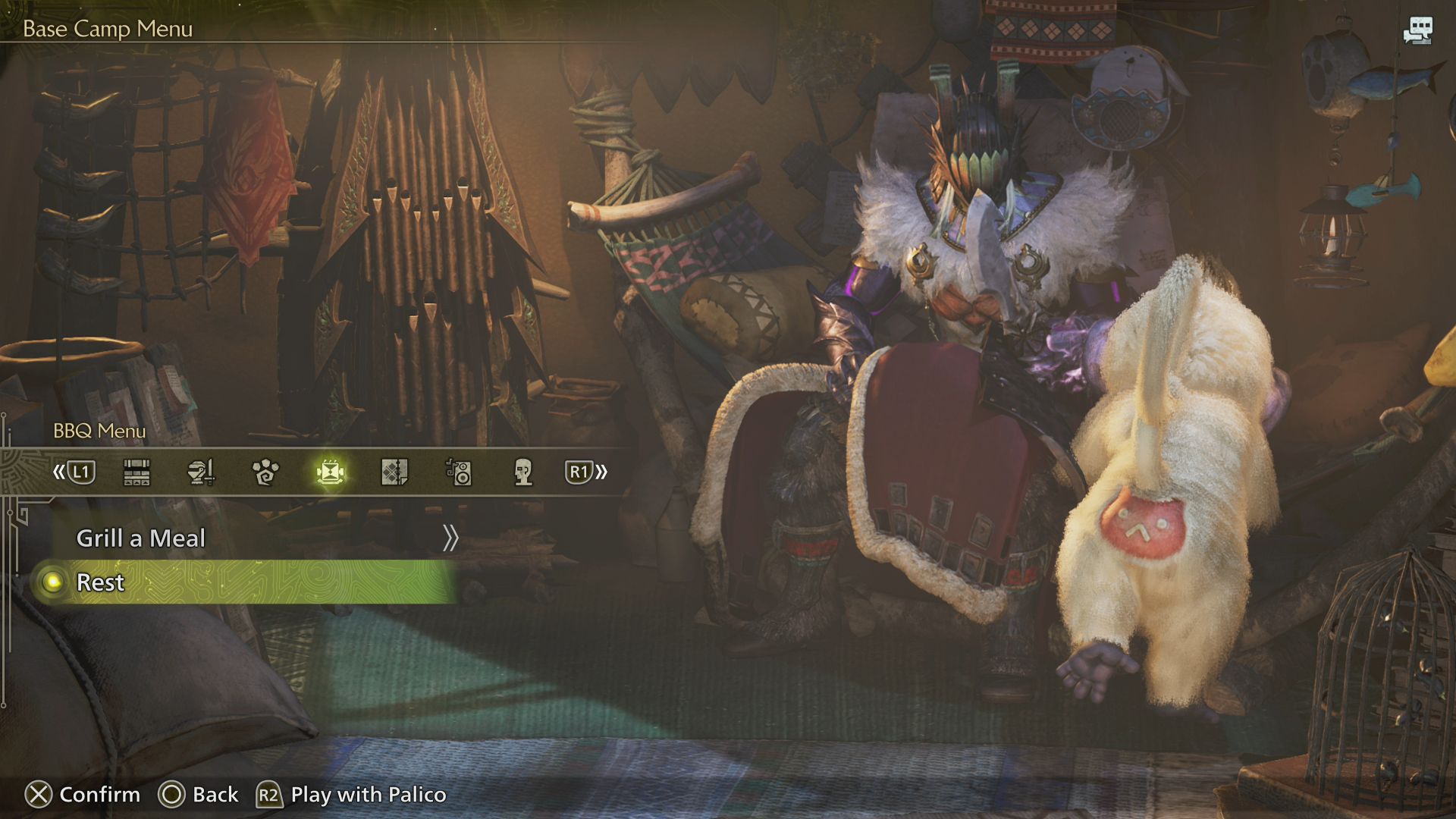
Task: Select the Grill a Meal entry
Action: [141, 537]
